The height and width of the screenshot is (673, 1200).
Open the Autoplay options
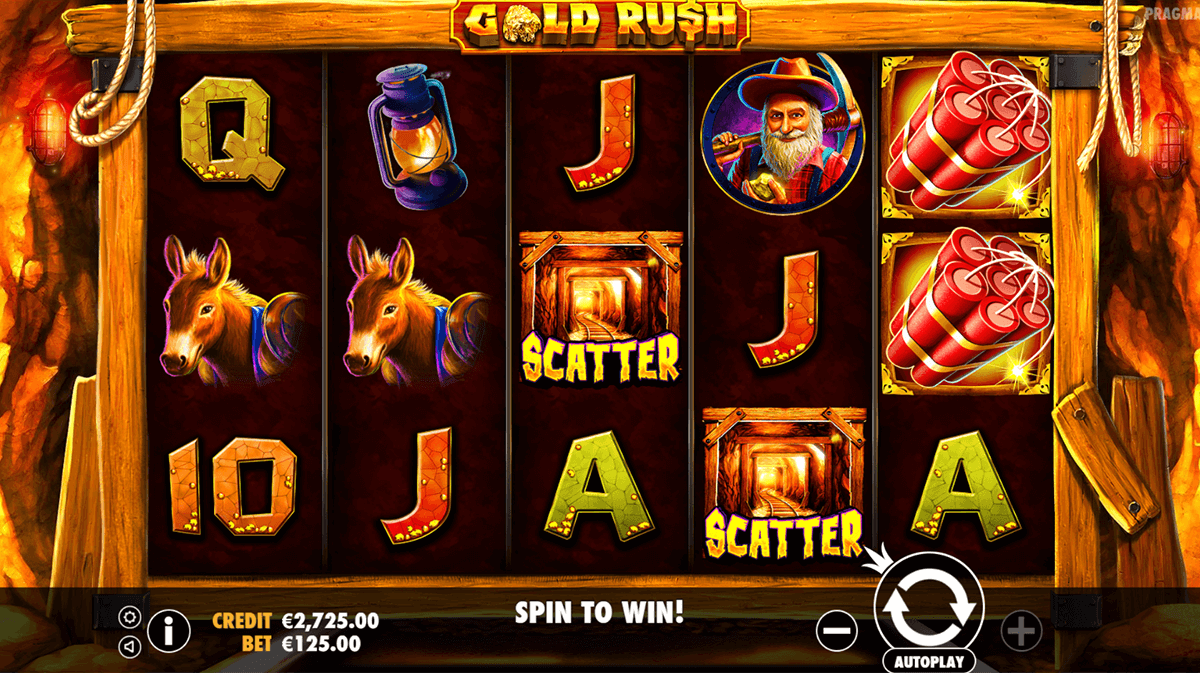click(x=929, y=661)
